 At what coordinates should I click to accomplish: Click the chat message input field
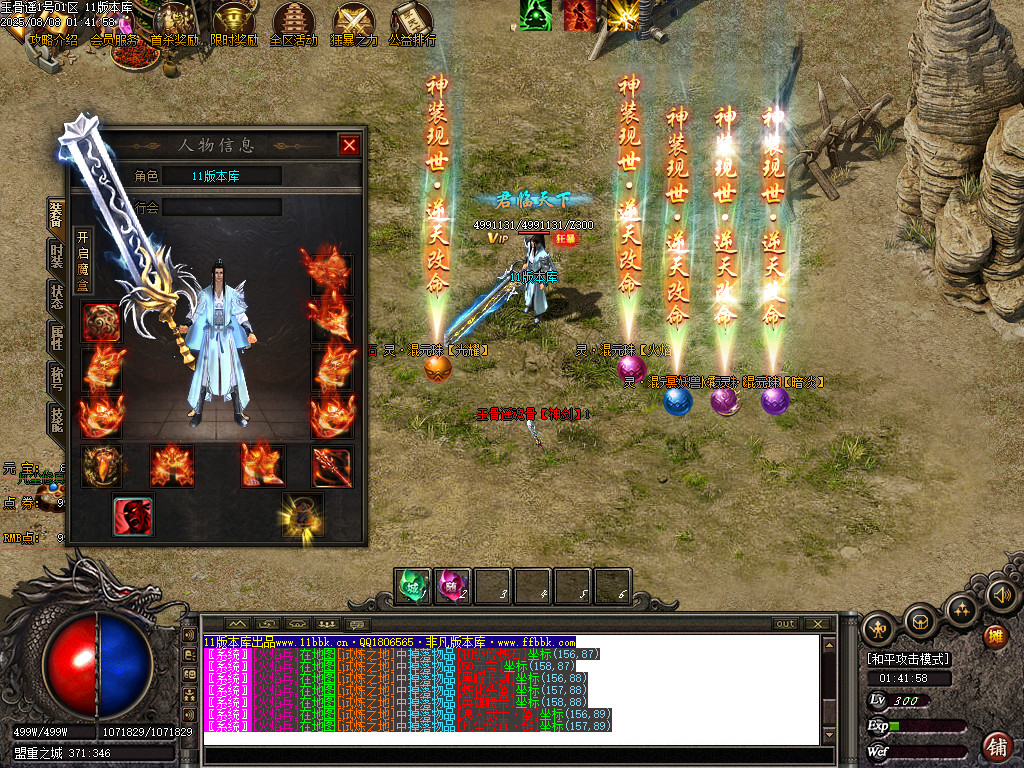[x=510, y=756]
